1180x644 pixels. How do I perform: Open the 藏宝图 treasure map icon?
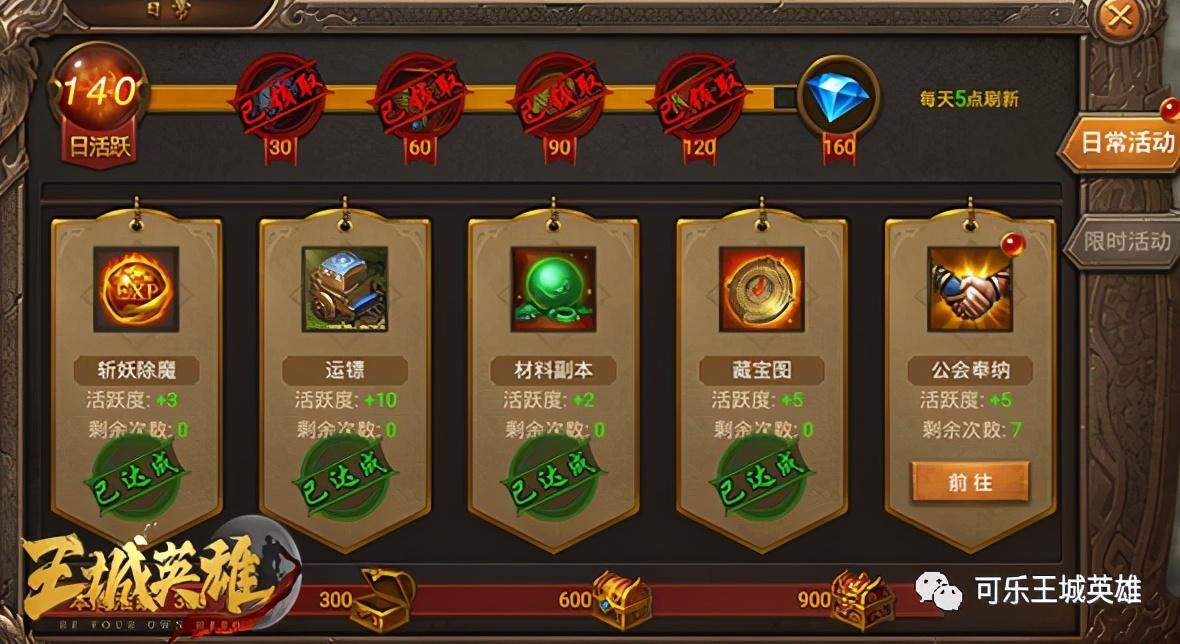coord(761,290)
